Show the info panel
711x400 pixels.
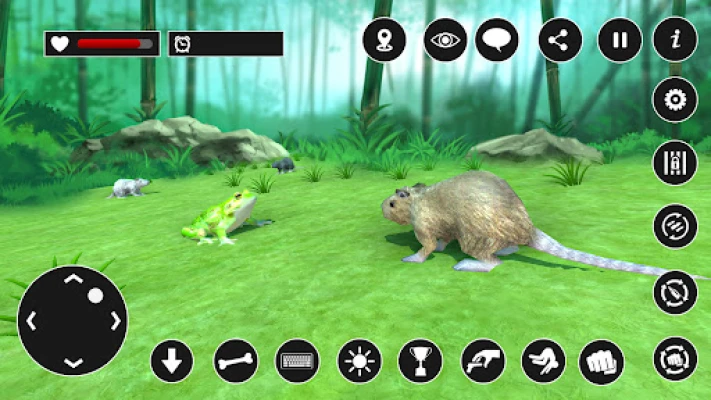(x=675, y=41)
